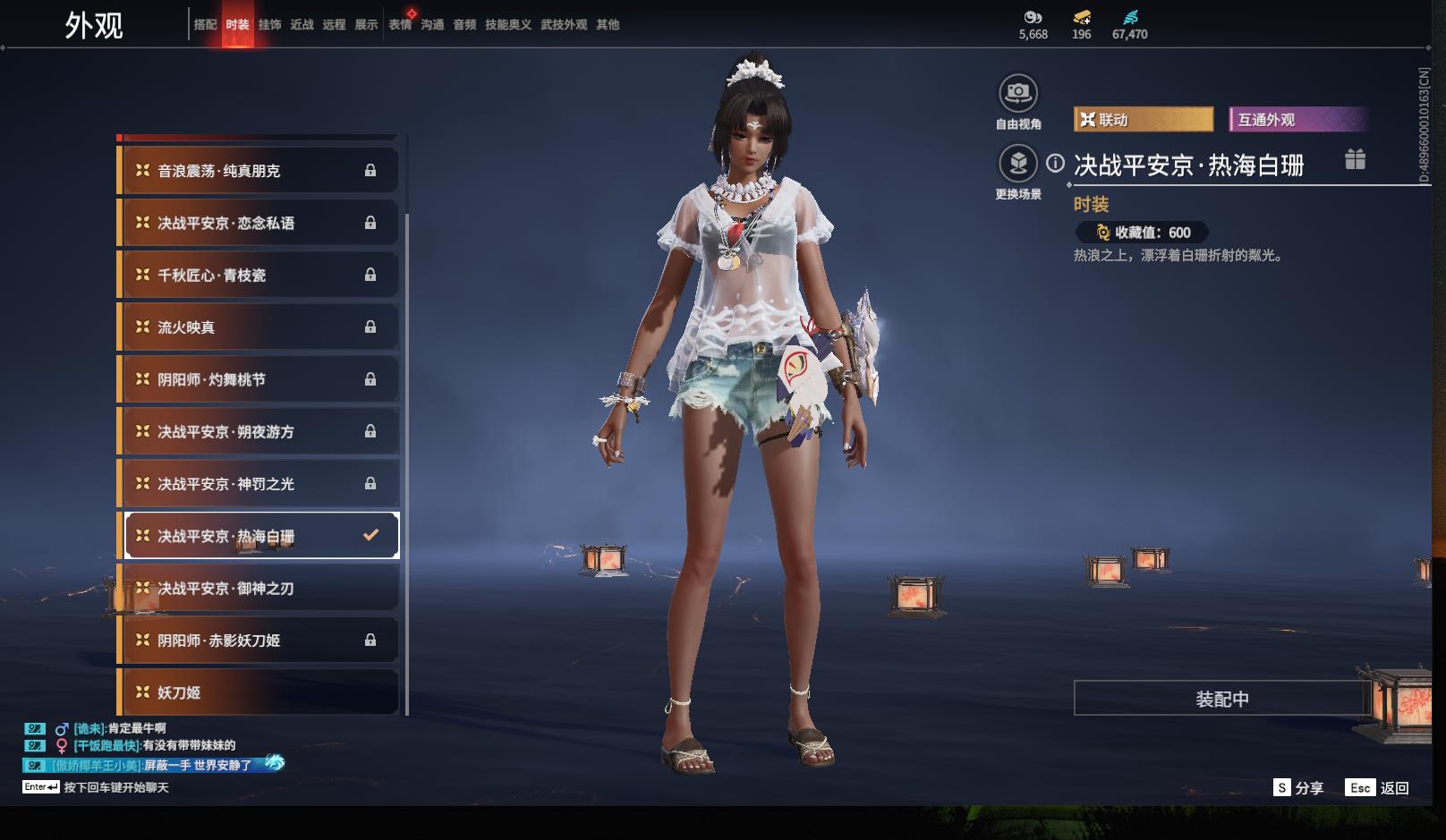Viewport: 1446px width, 840px height.
Task: Select outfit 音浪震荡·纯真朋克
Action: coord(259,171)
